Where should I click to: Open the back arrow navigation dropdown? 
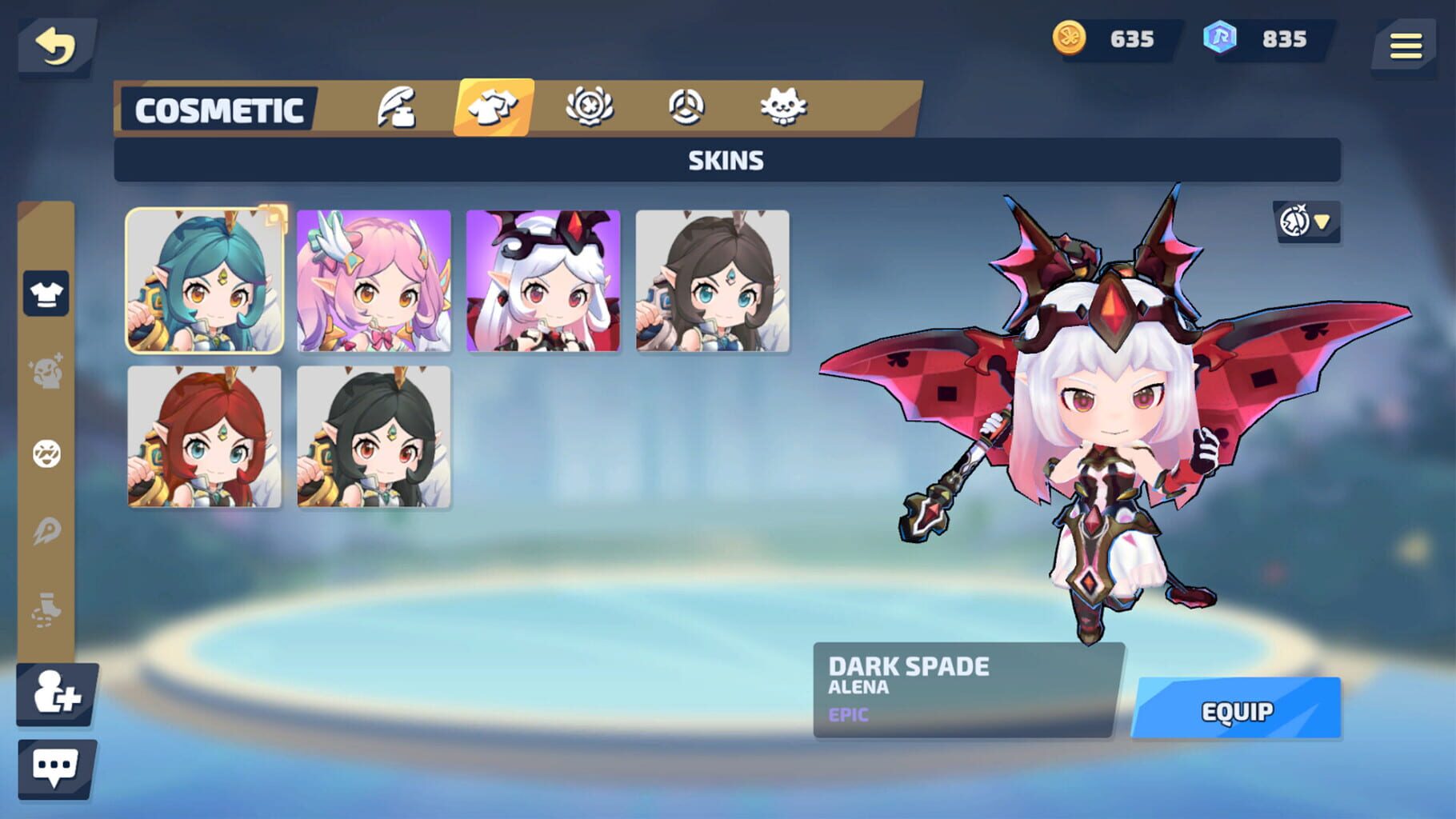56,46
